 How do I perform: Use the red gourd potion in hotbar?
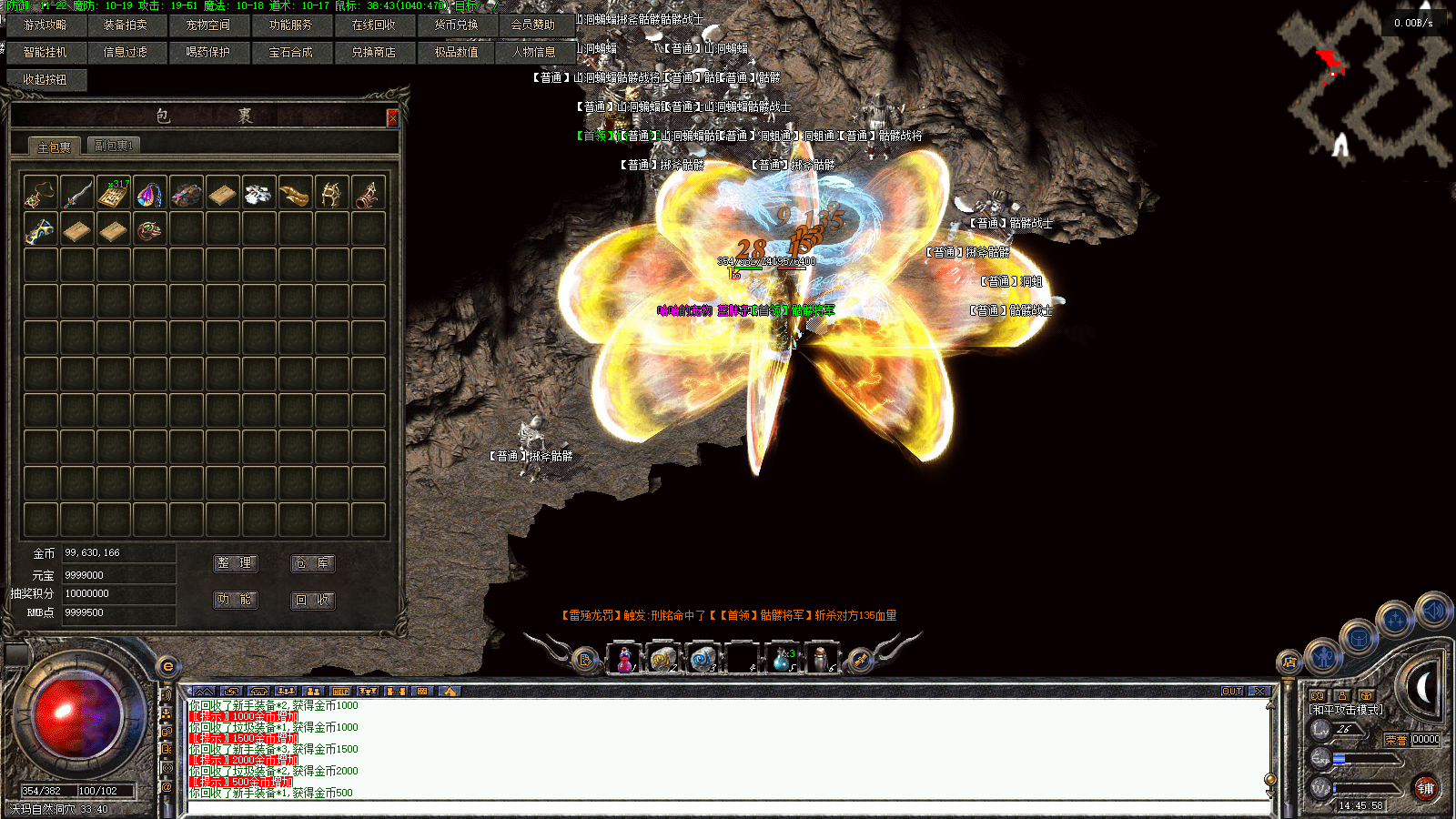pyautogui.click(x=625, y=659)
